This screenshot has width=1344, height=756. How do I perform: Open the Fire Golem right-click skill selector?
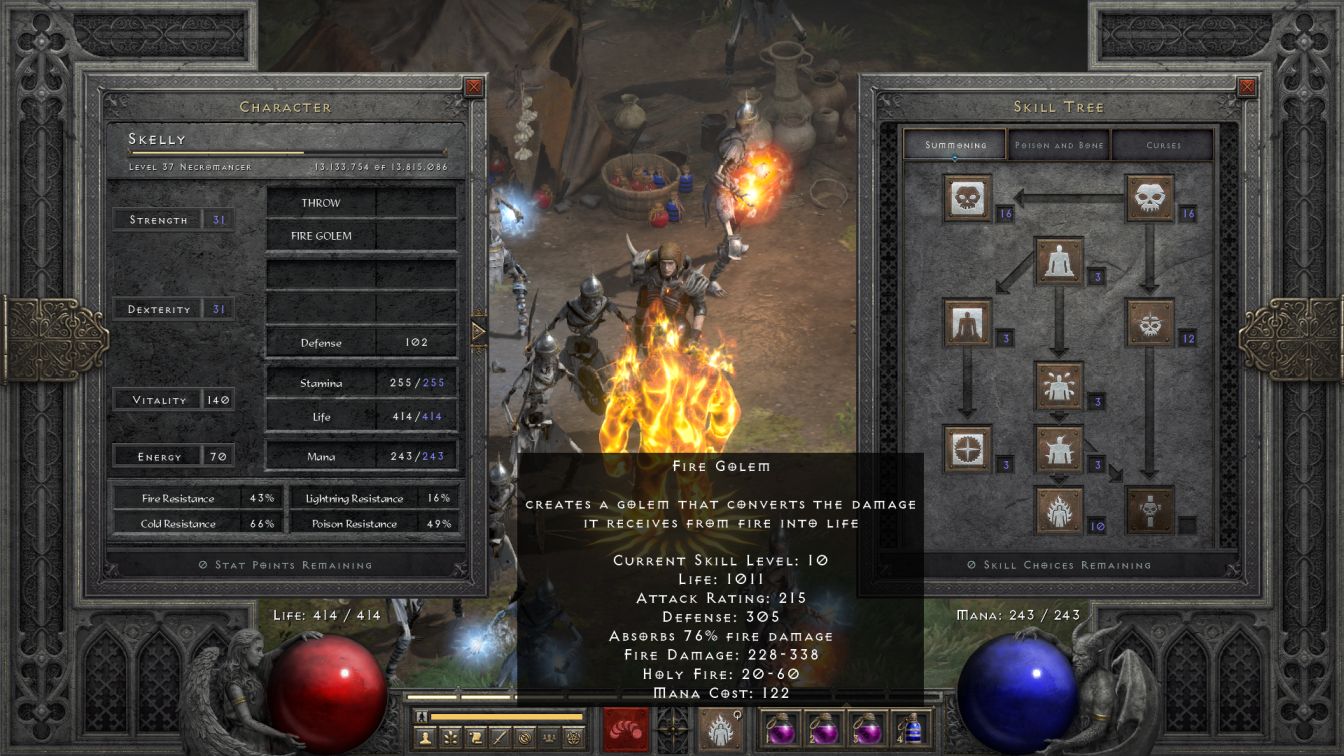click(x=720, y=730)
